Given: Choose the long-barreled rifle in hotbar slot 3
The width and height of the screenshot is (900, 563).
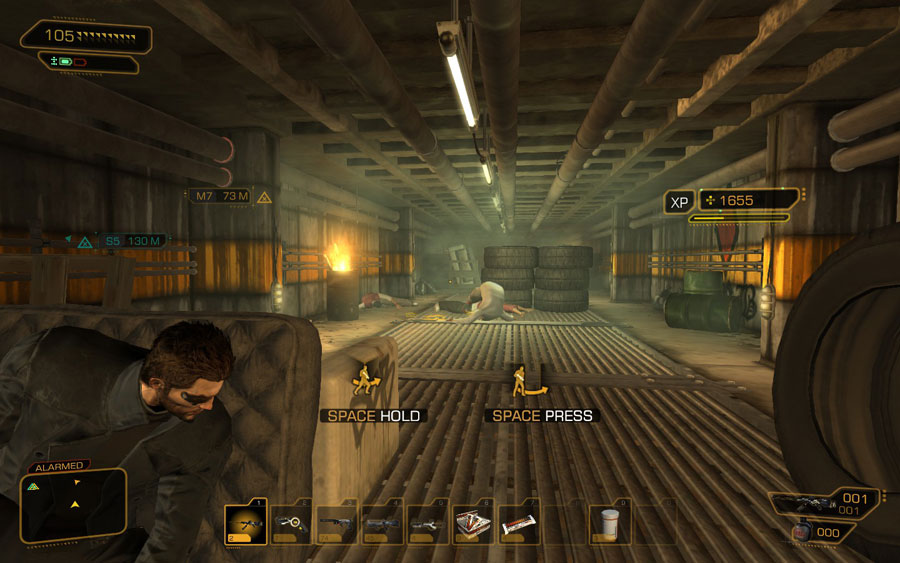Looking at the screenshot, I should click(337, 522).
